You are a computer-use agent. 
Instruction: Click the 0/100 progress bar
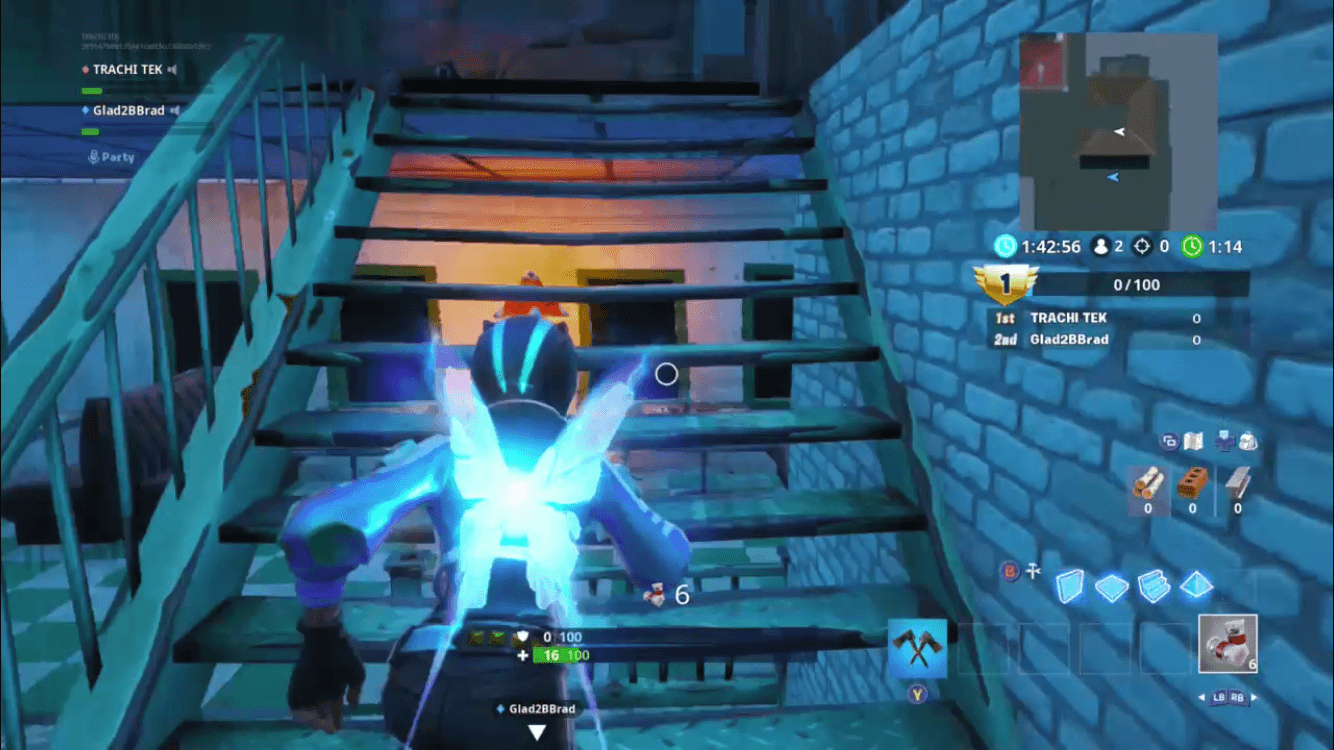(1140, 284)
